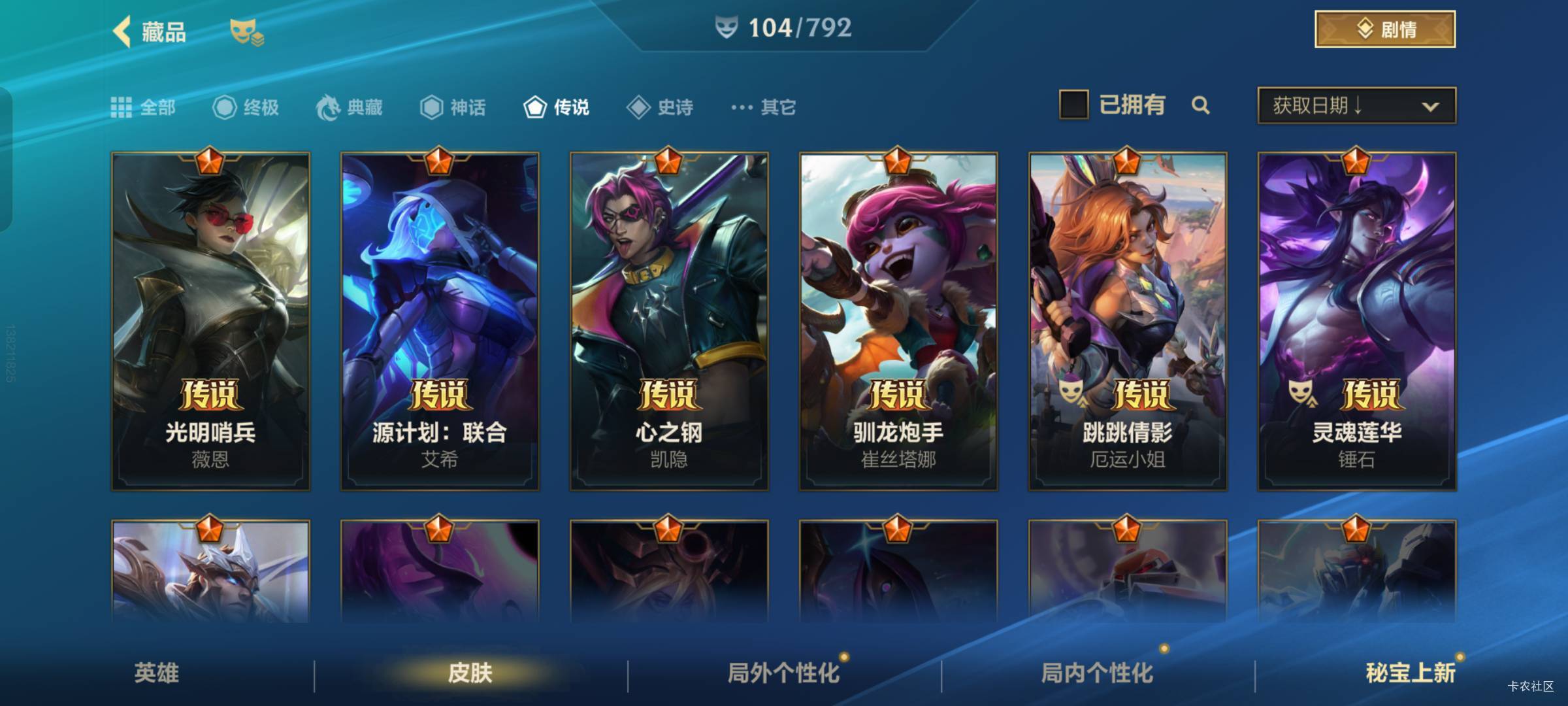This screenshot has width=1568, height=706.
Task: Open the 源计划：联合 艾希 skin card
Action: 440,321
